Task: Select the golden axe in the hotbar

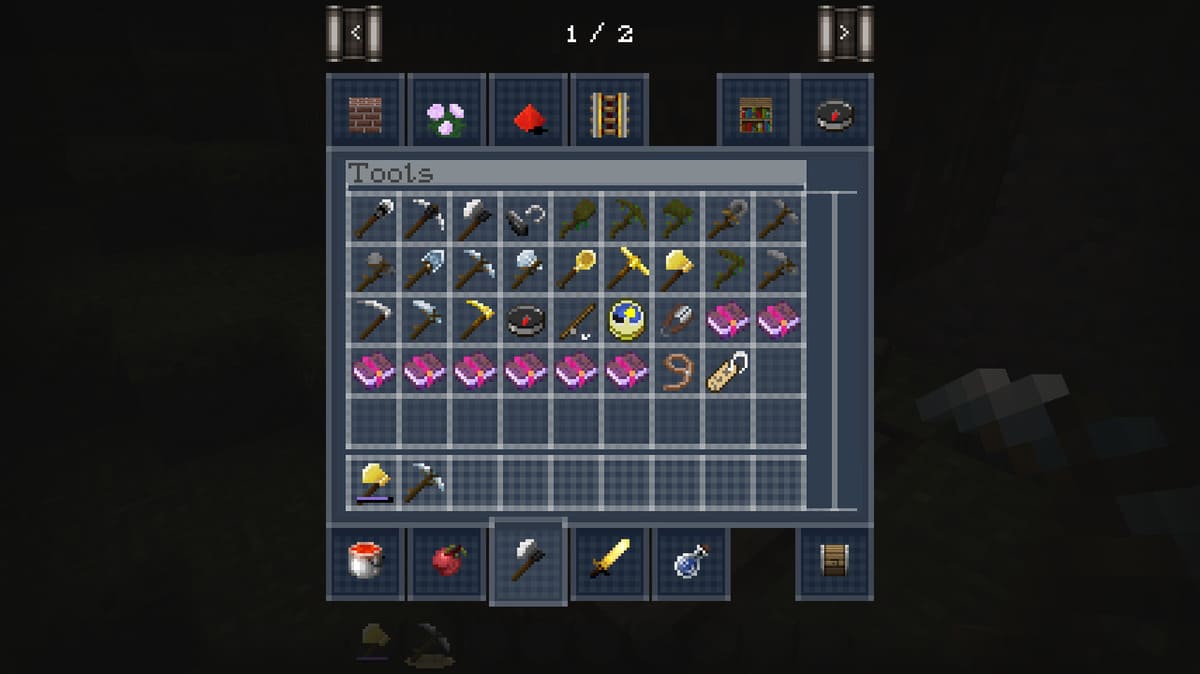Action: pos(374,482)
